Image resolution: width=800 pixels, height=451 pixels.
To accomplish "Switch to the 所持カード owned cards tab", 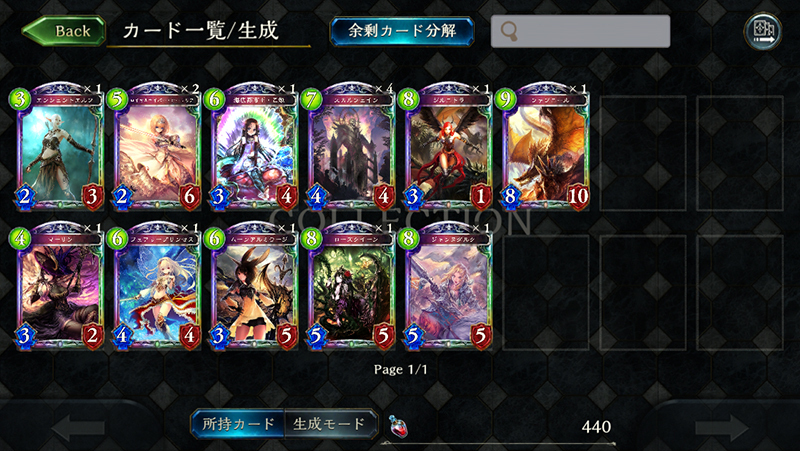I will 238,424.
